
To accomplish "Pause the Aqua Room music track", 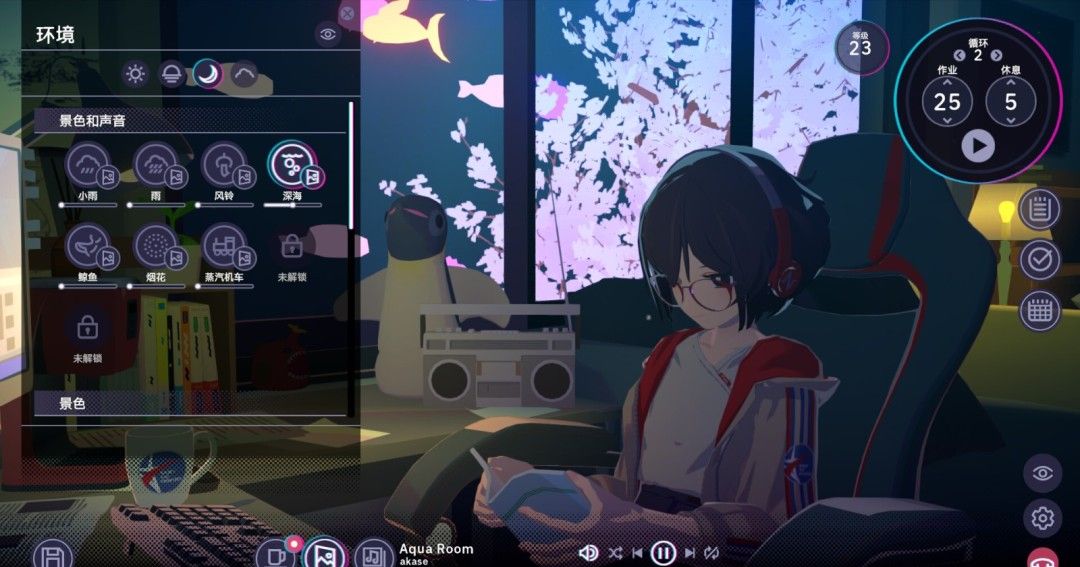I will click(x=663, y=552).
